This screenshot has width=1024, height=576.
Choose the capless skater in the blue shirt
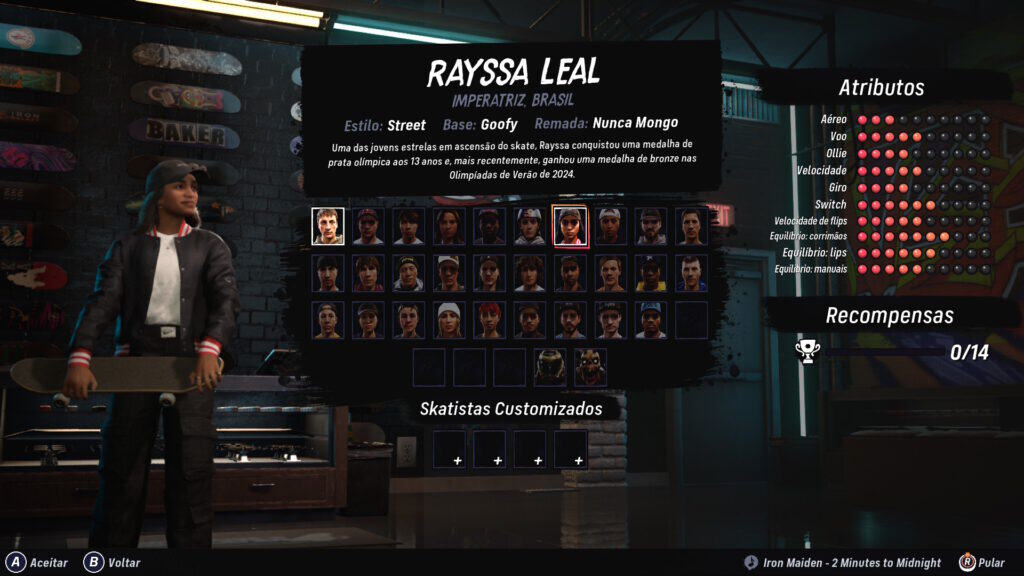[691, 273]
